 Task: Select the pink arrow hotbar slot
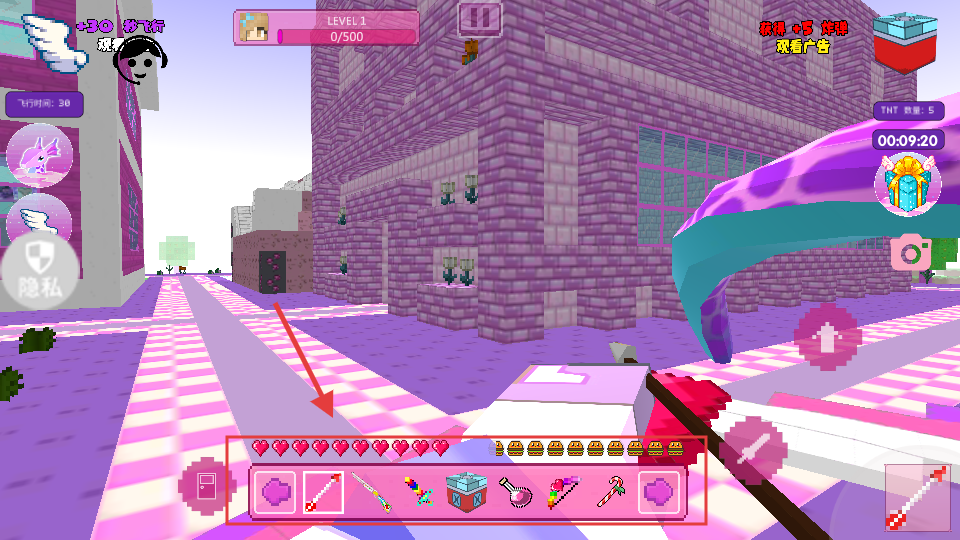click(323, 492)
